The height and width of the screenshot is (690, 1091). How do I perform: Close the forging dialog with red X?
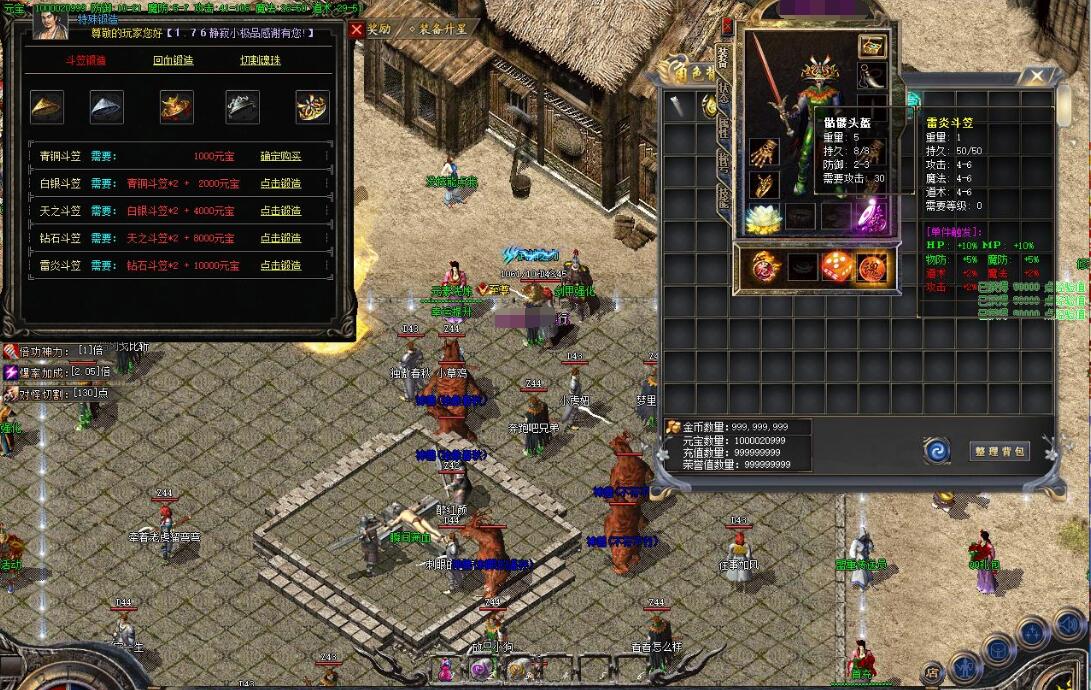[x=357, y=30]
